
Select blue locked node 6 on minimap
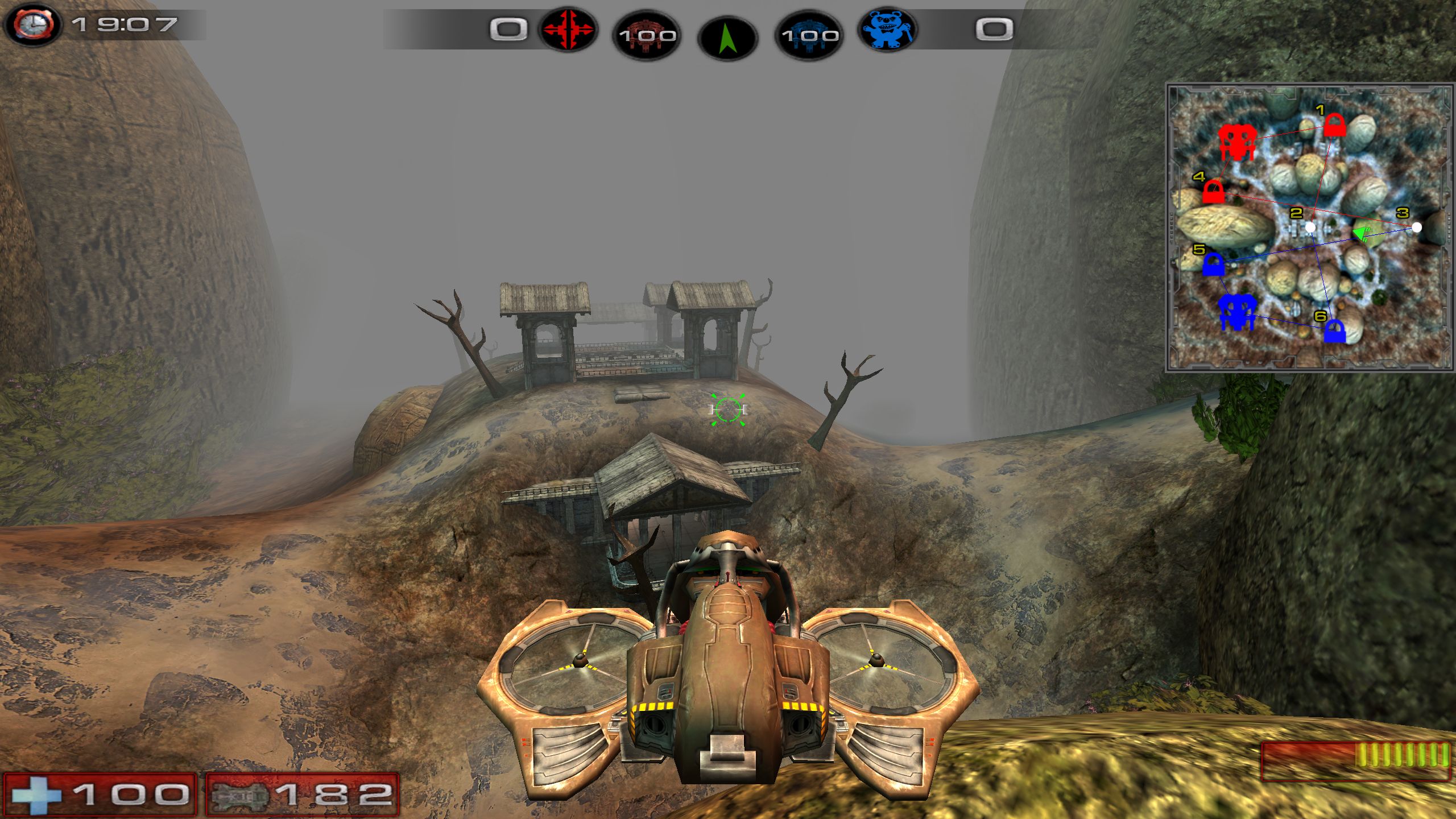pos(1334,332)
